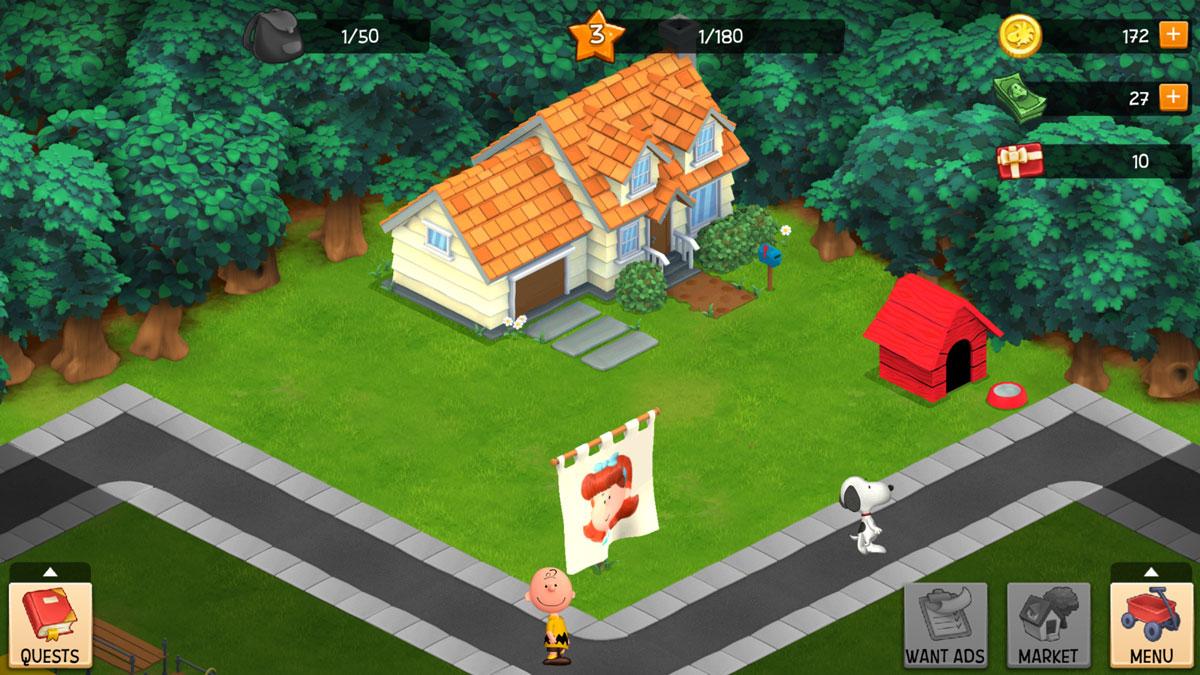Add more gold coins with plus button
The image size is (1200, 675).
1173,36
